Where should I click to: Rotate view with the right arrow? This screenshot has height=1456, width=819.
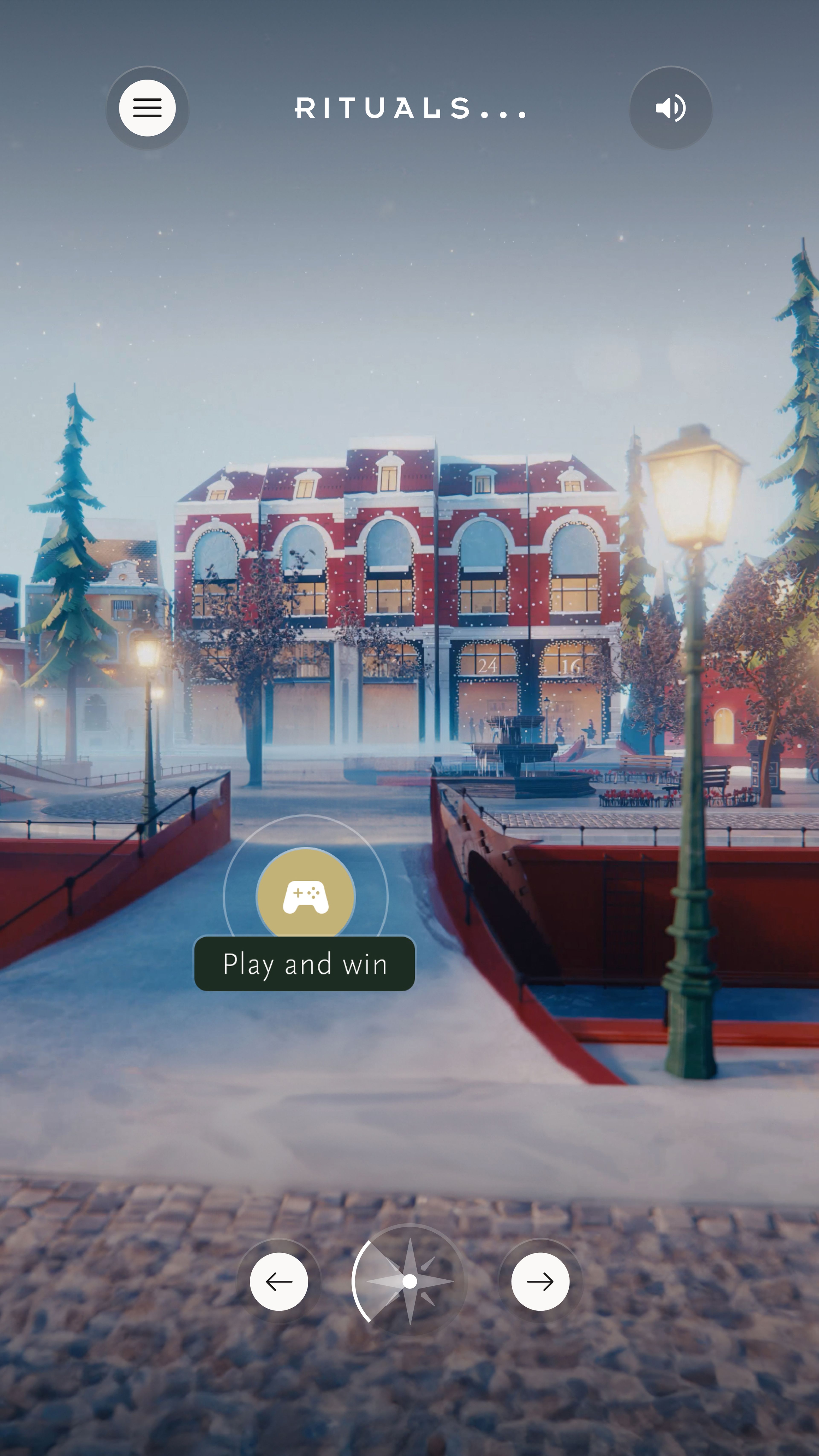[x=540, y=1281]
